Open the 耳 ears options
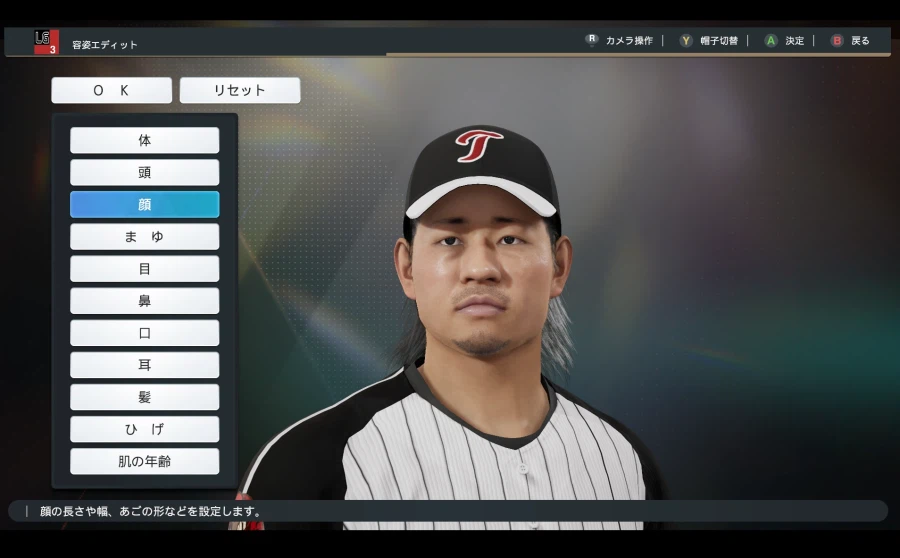 tap(144, 365)
